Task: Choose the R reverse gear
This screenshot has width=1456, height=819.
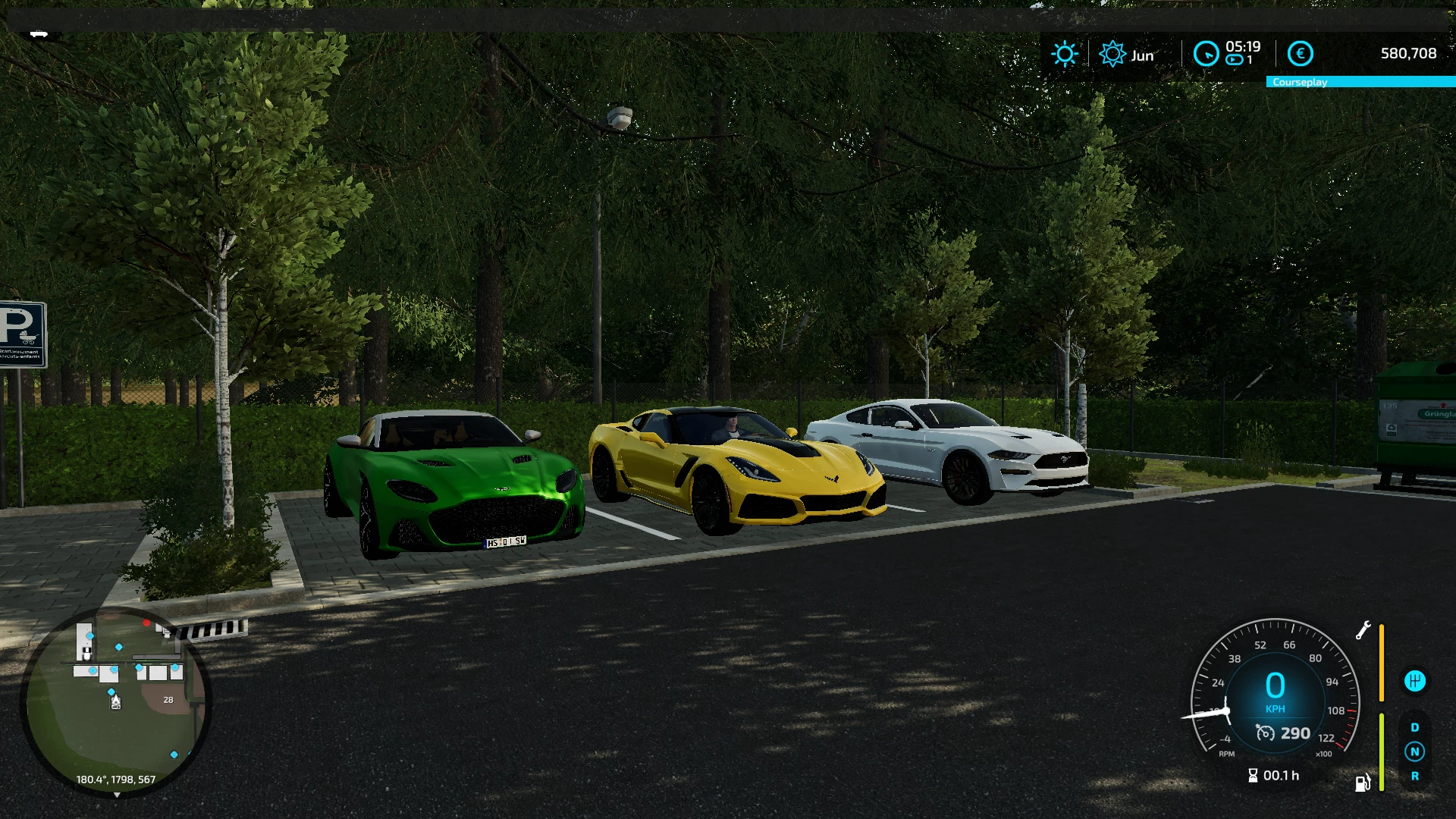Action: coord(1414,776)
